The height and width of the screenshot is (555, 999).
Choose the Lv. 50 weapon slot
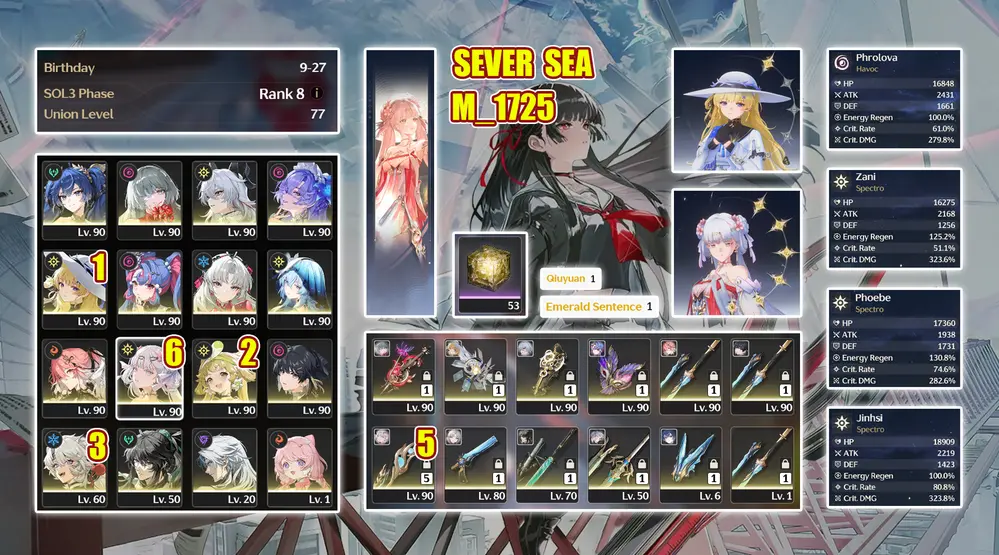(618, 464)
